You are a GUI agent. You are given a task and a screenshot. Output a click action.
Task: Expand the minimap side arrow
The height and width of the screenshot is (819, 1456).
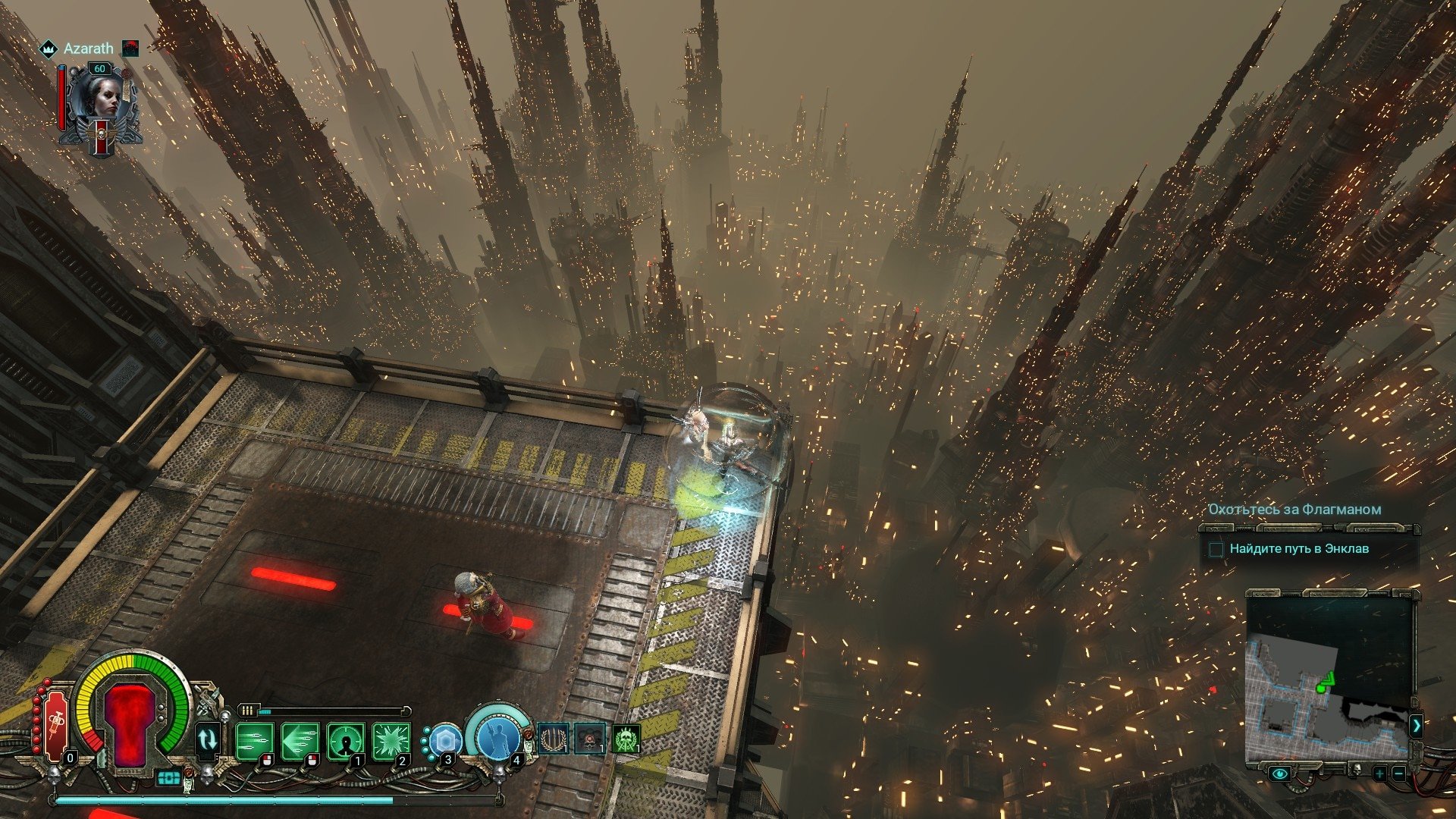click(x=1416, y=726)
